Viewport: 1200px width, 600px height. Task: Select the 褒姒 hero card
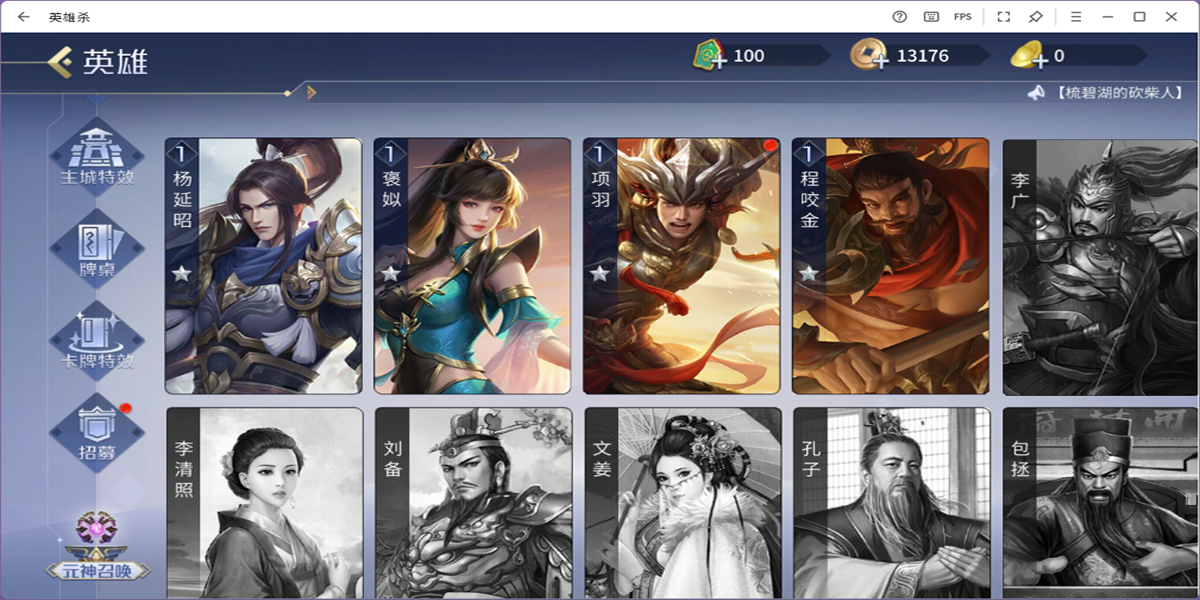point(472,266)
